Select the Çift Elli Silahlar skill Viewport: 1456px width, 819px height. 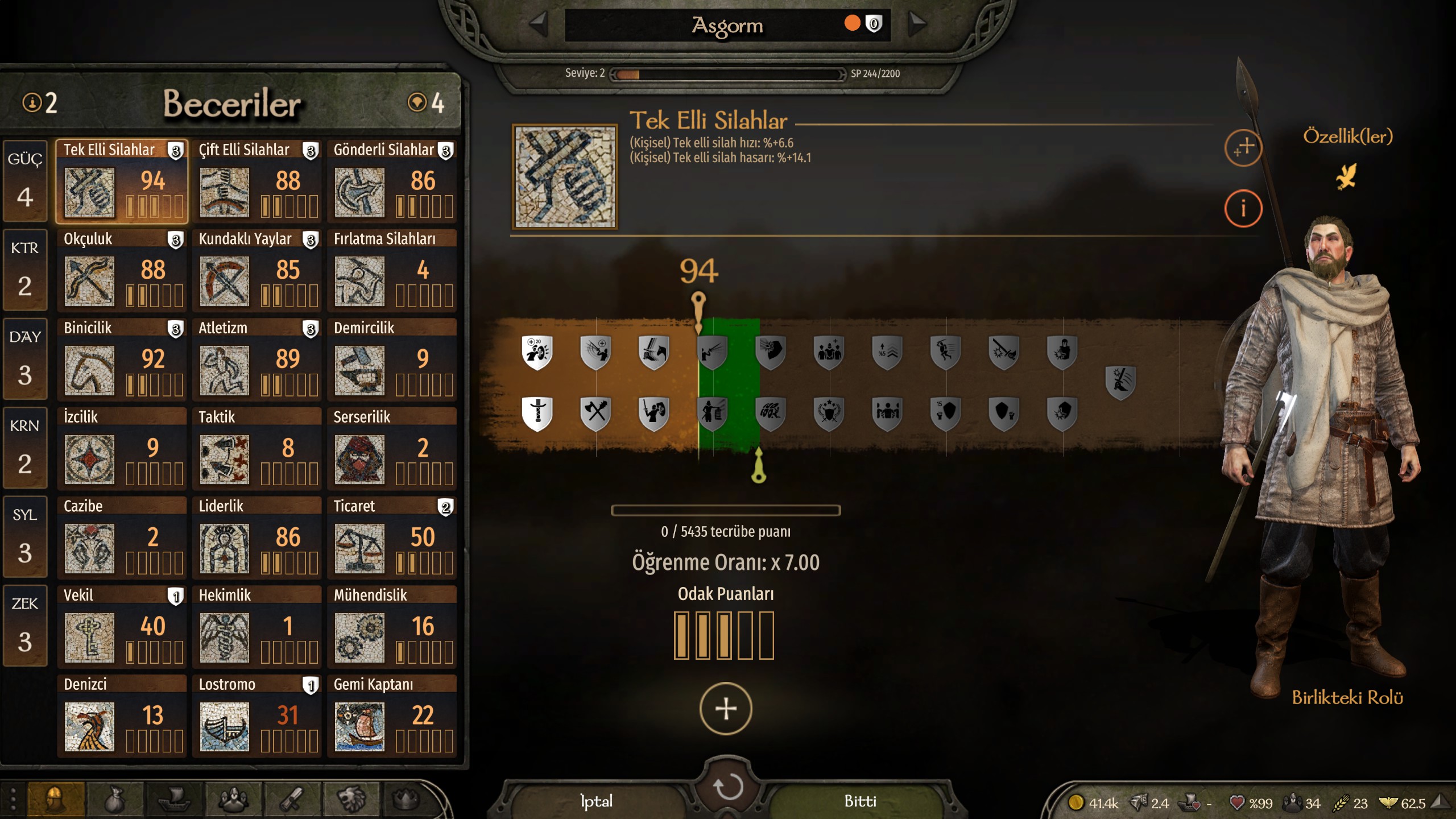tap(257, 181)
